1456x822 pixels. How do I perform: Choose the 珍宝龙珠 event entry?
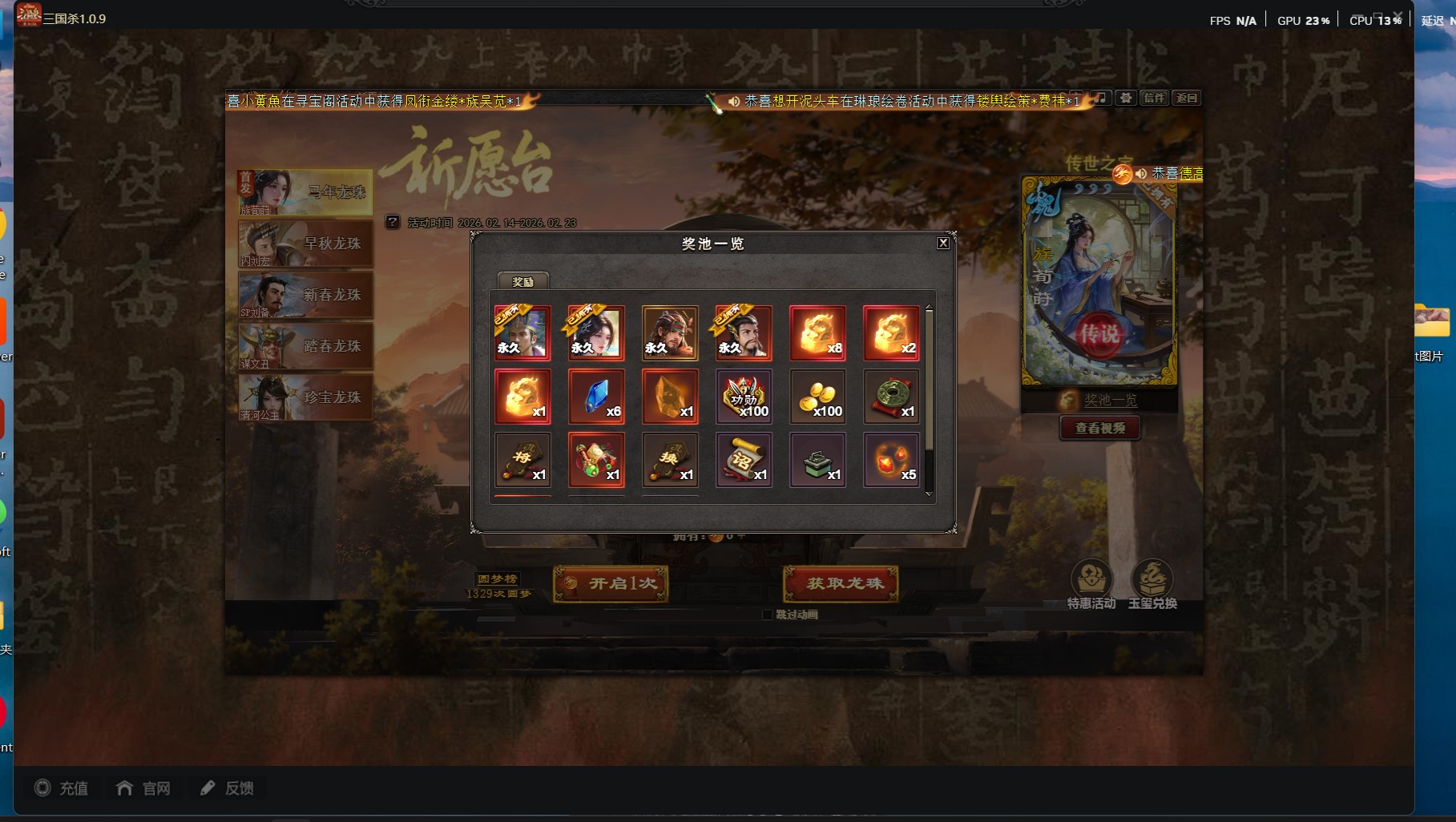tap(305, 397)
